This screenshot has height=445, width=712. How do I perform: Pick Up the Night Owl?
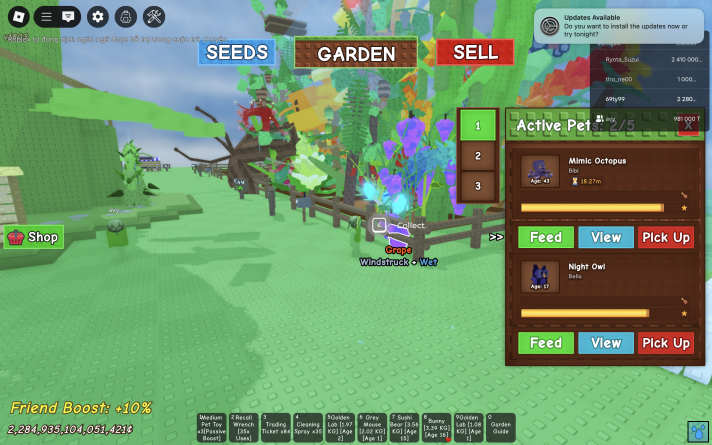click(665, 343)
